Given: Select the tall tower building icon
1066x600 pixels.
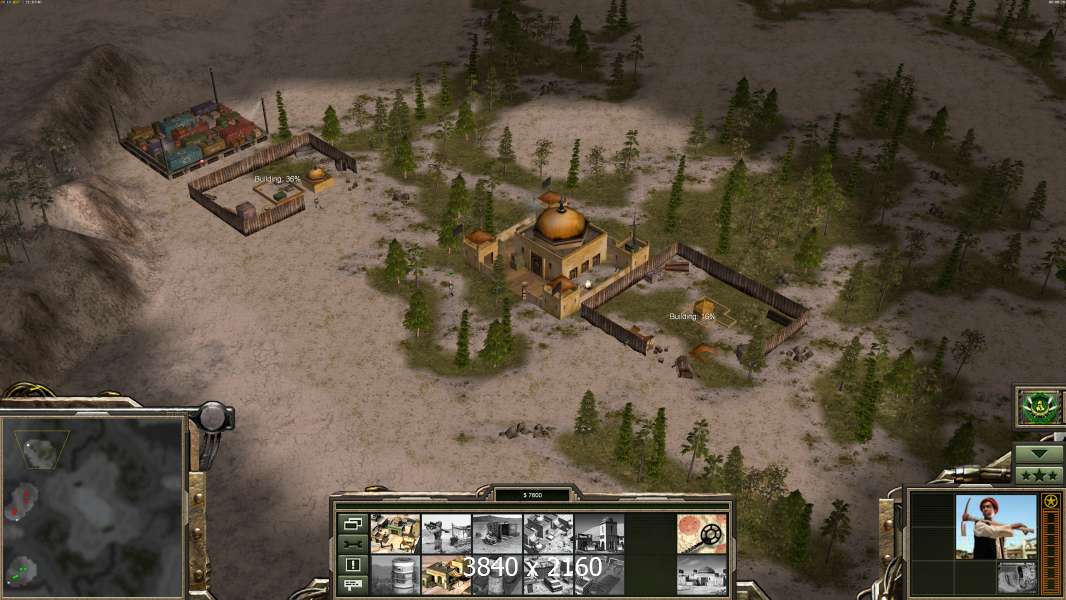Looking at the screenshot, I should click(x=599, y=533).
